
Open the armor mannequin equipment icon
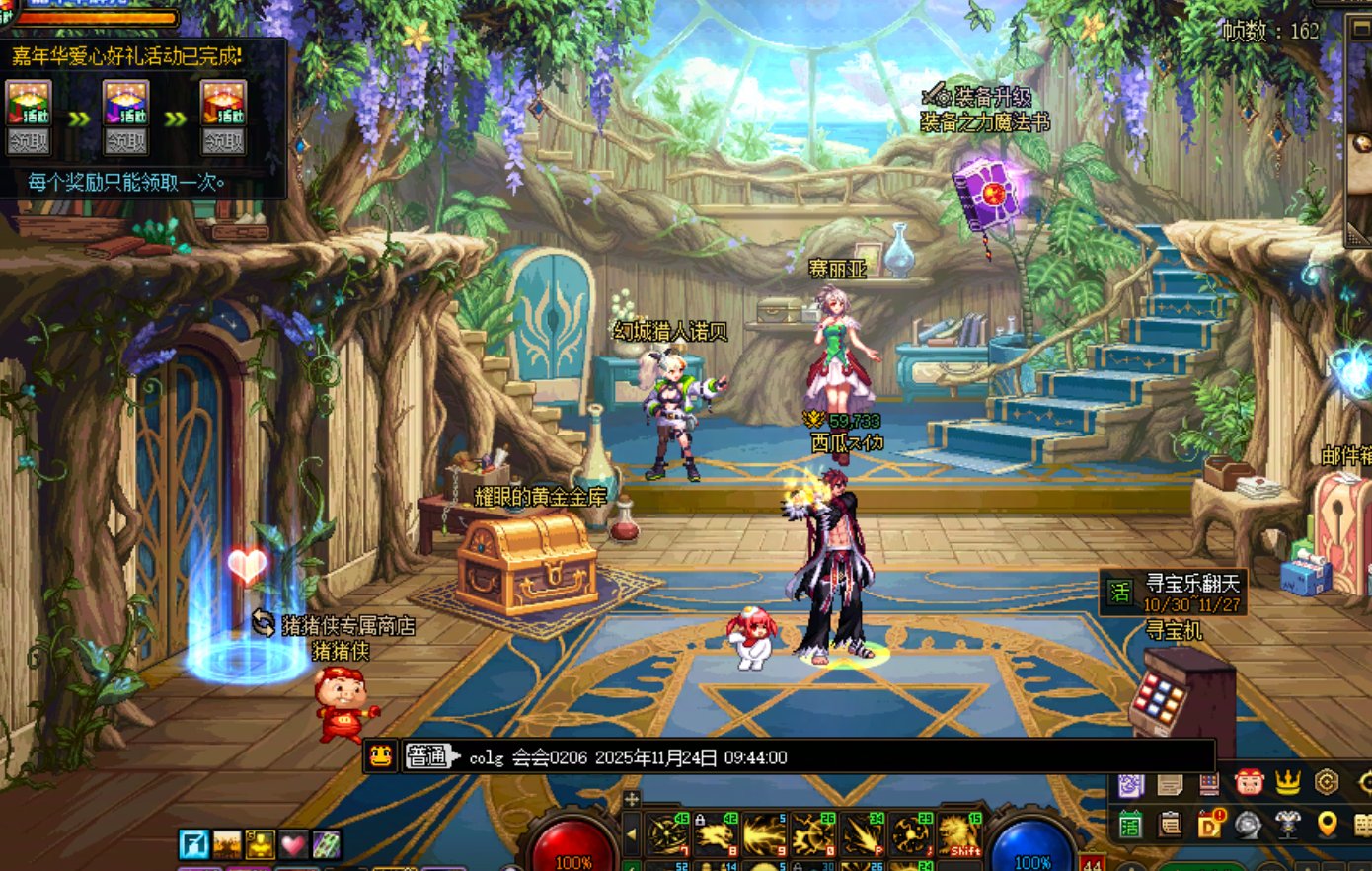coord(1287,825)
